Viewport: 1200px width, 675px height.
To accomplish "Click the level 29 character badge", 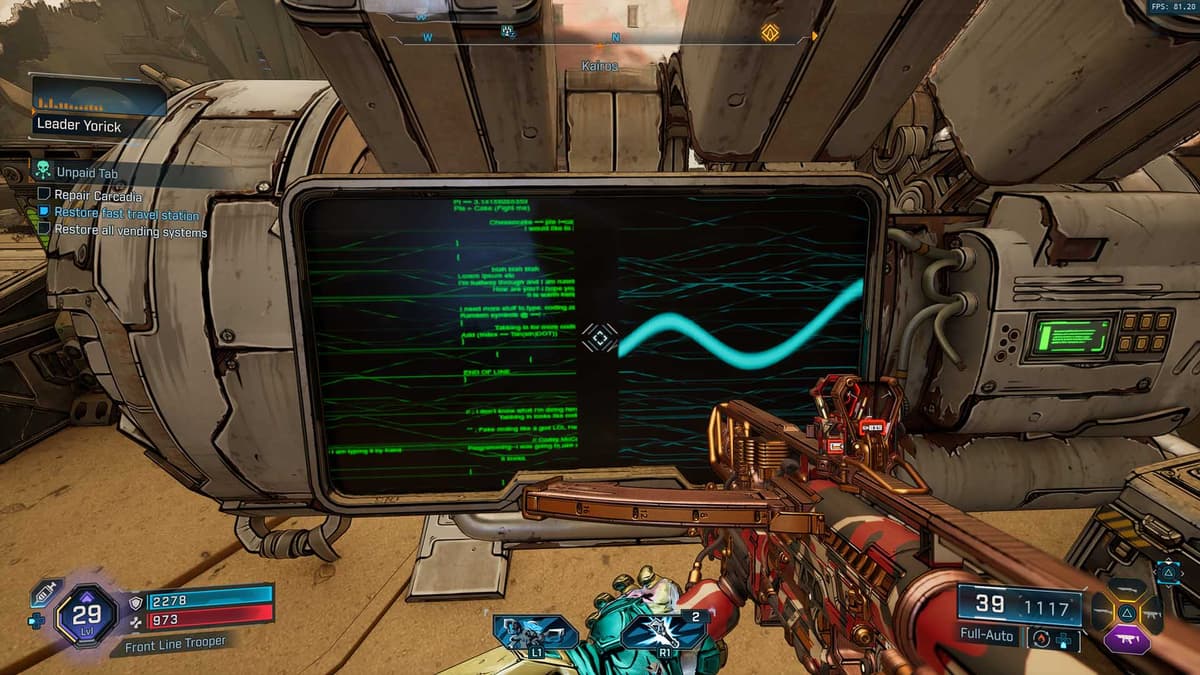I will pos(87,615).
